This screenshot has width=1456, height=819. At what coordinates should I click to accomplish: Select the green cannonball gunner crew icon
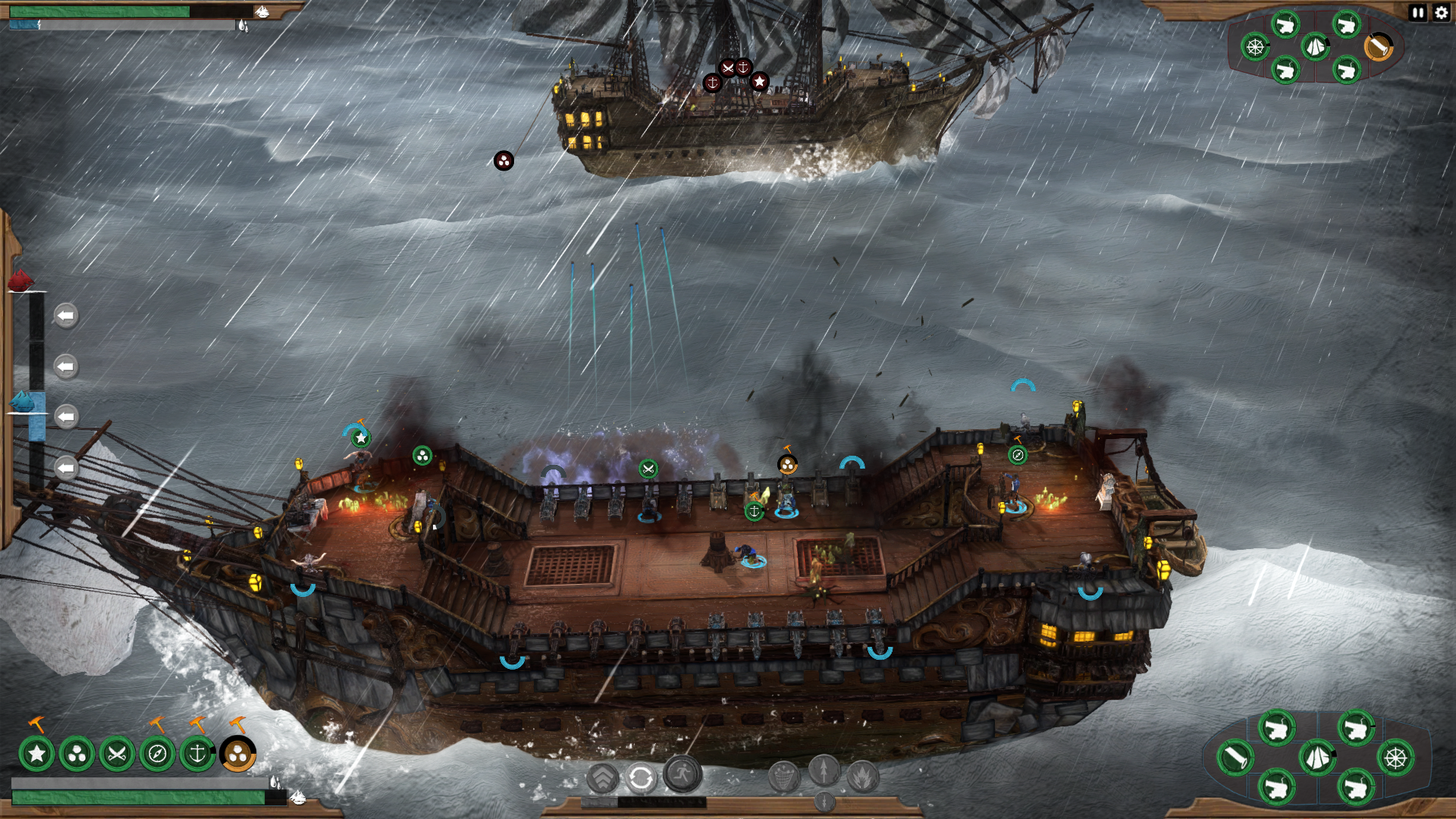coord(77,754)
